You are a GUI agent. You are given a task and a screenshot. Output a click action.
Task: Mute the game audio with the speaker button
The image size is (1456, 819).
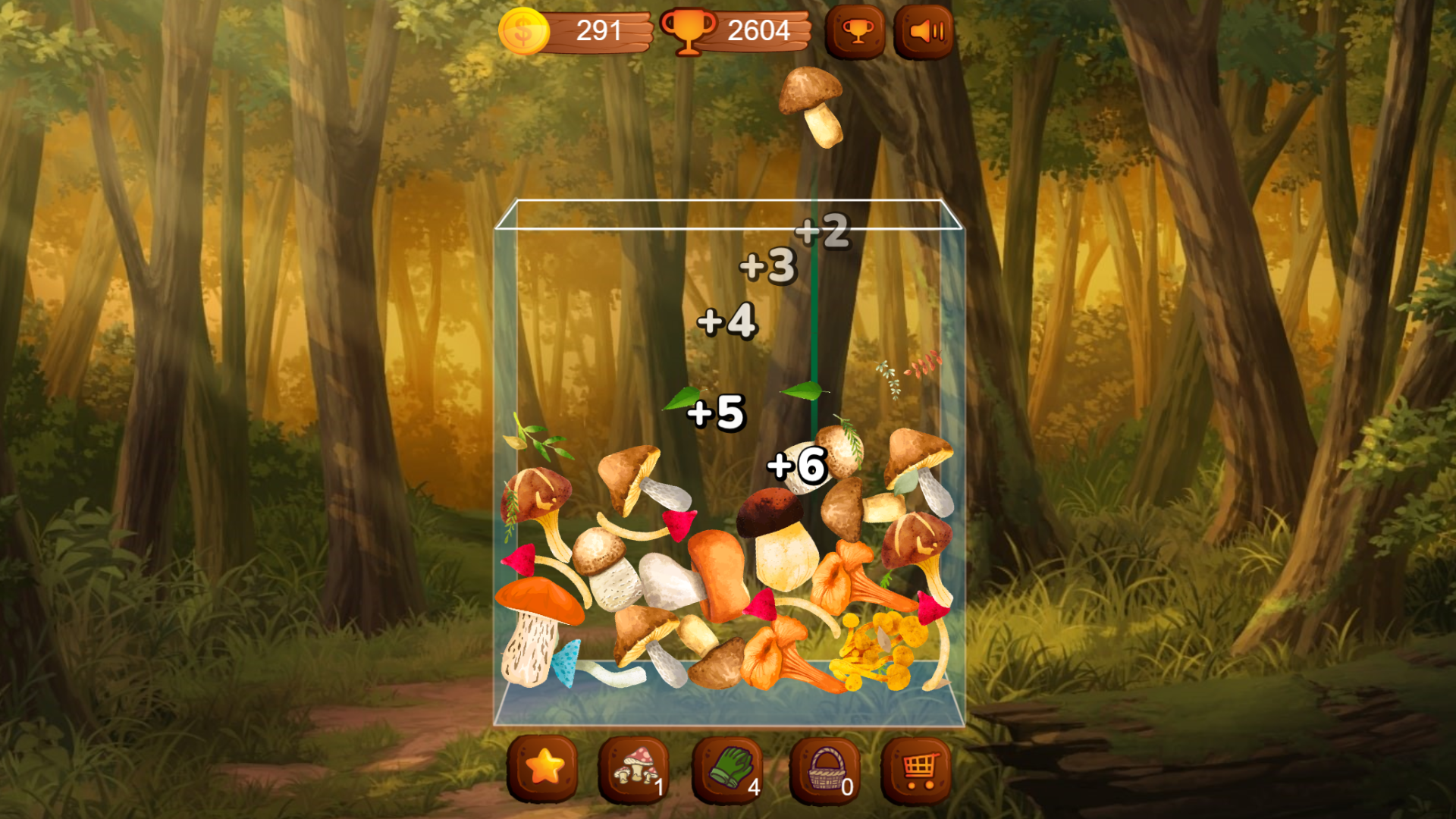pos(924,31)
